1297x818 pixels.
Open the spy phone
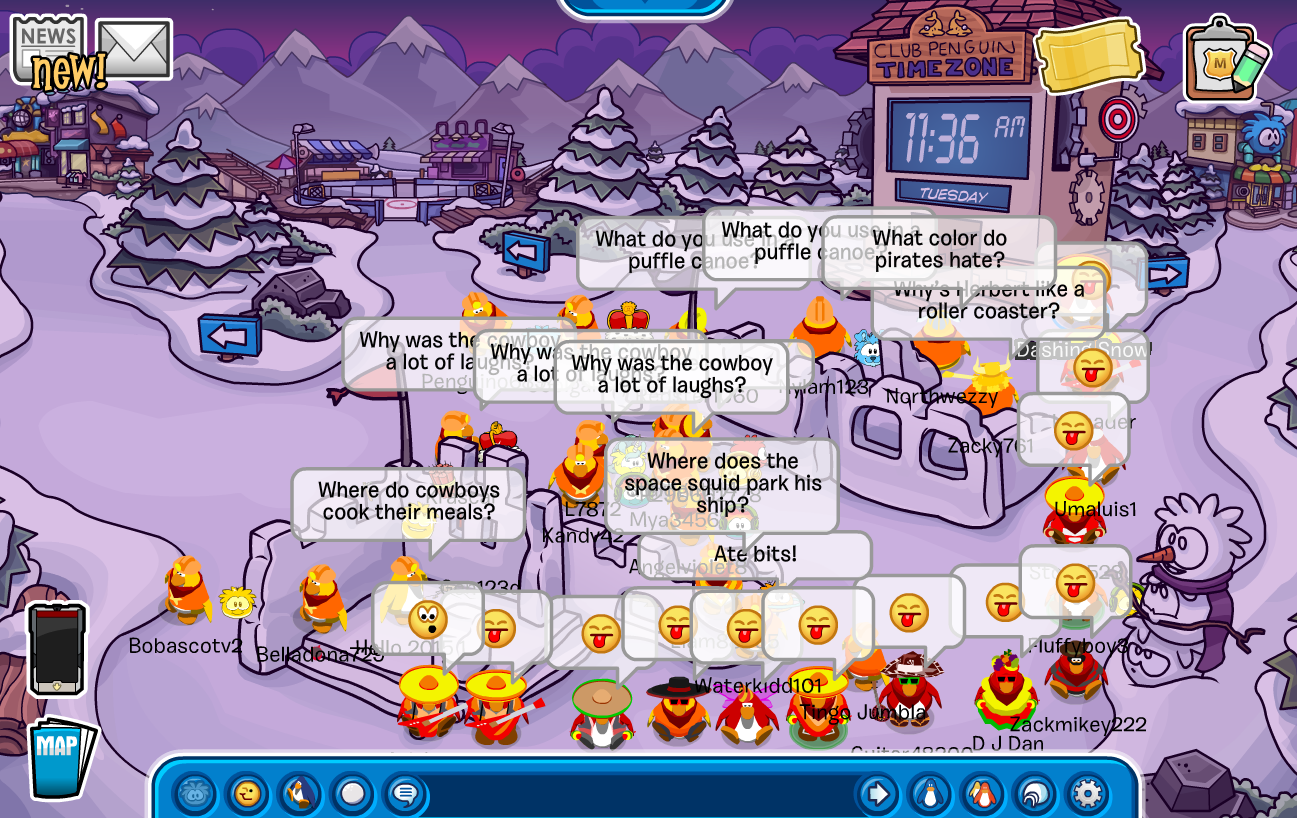[x=56, y=649]
